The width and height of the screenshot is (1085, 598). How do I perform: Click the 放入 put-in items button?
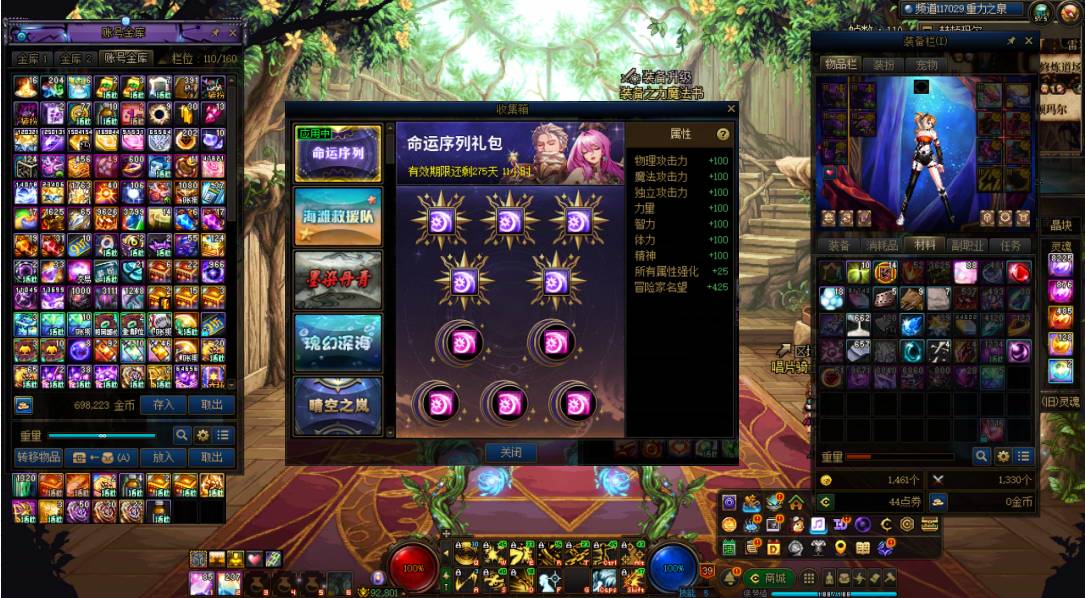click(x=163, y=457)
